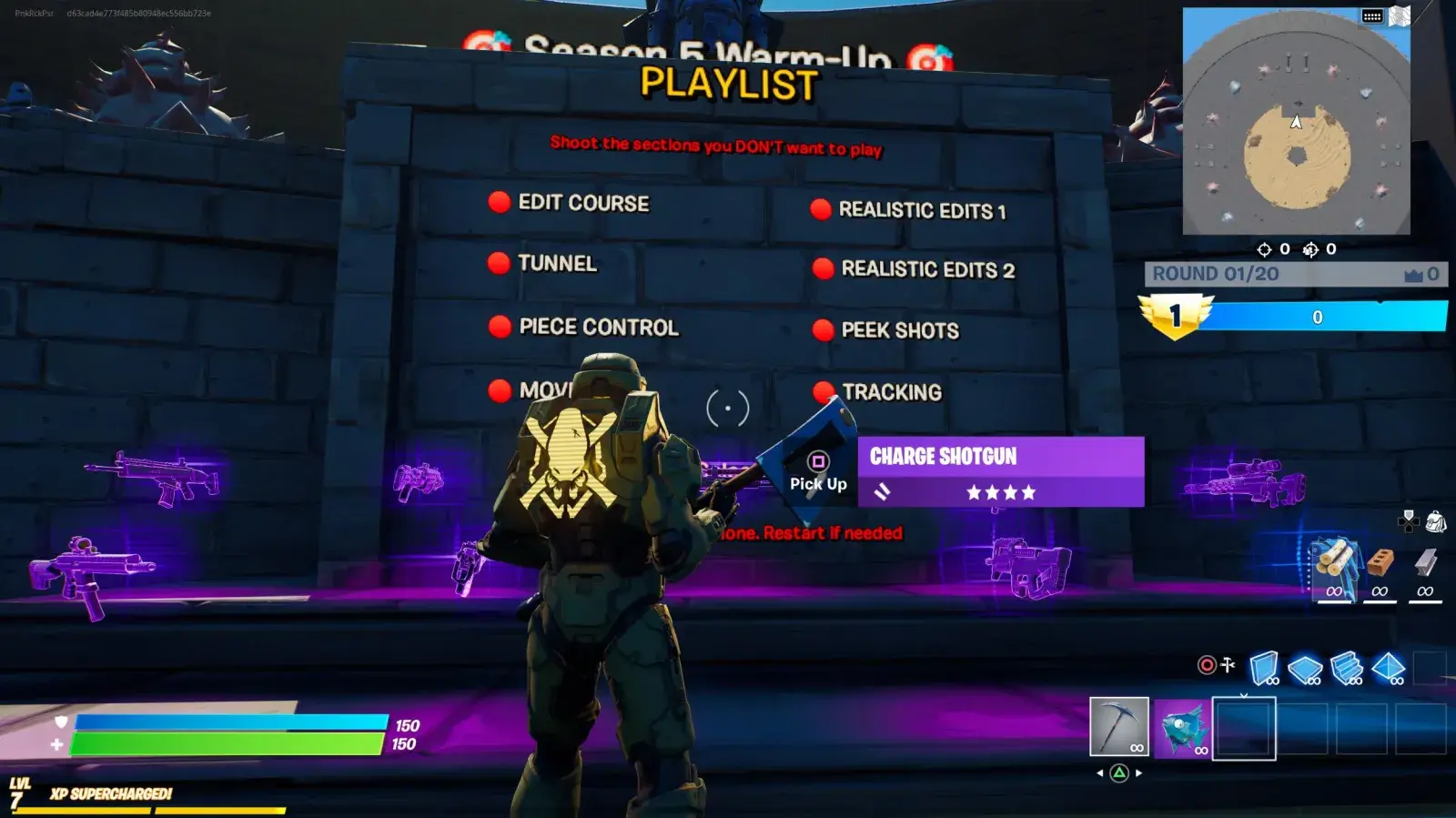
Task: Select the pyramid roof building piece
Action: click(1389, 668)
